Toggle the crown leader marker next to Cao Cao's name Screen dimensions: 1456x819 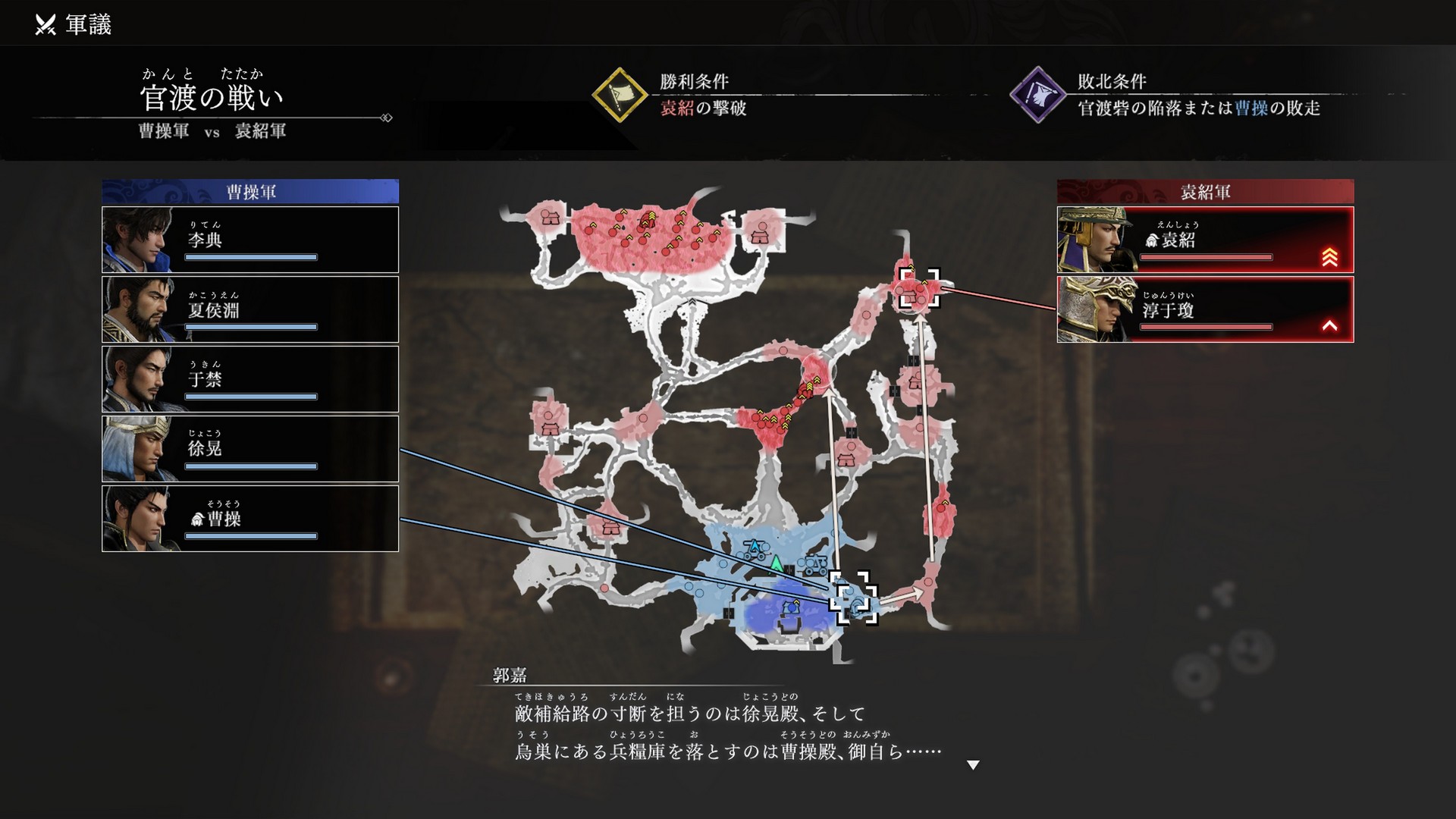(199, 519)
